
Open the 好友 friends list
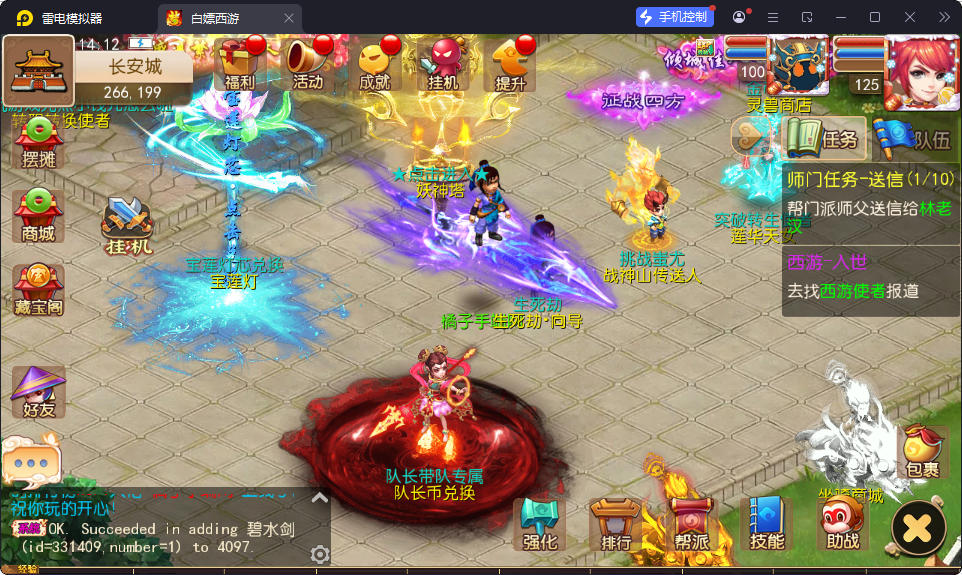coord(38,391)
